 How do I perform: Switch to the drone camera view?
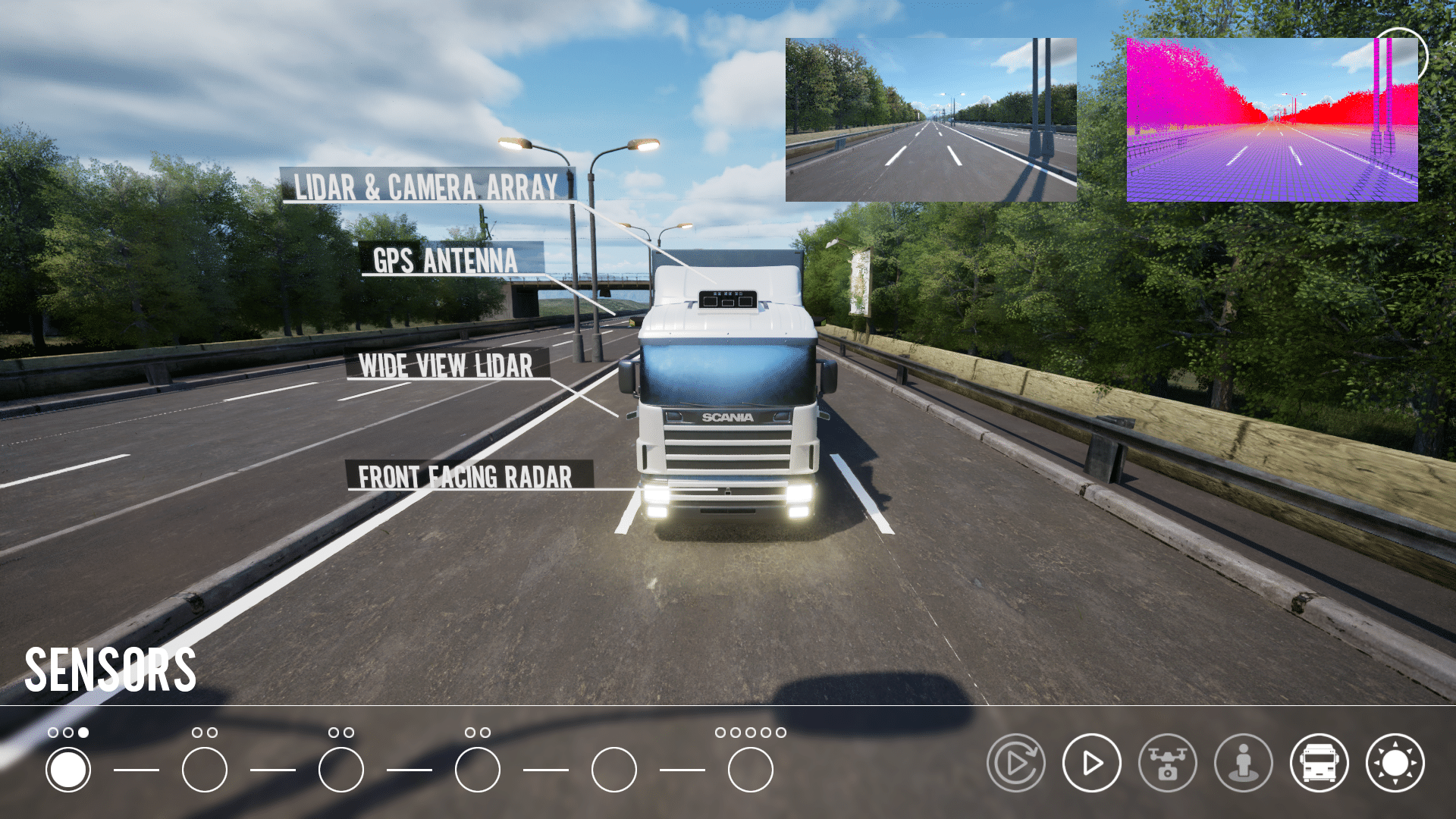(1167, 763)
